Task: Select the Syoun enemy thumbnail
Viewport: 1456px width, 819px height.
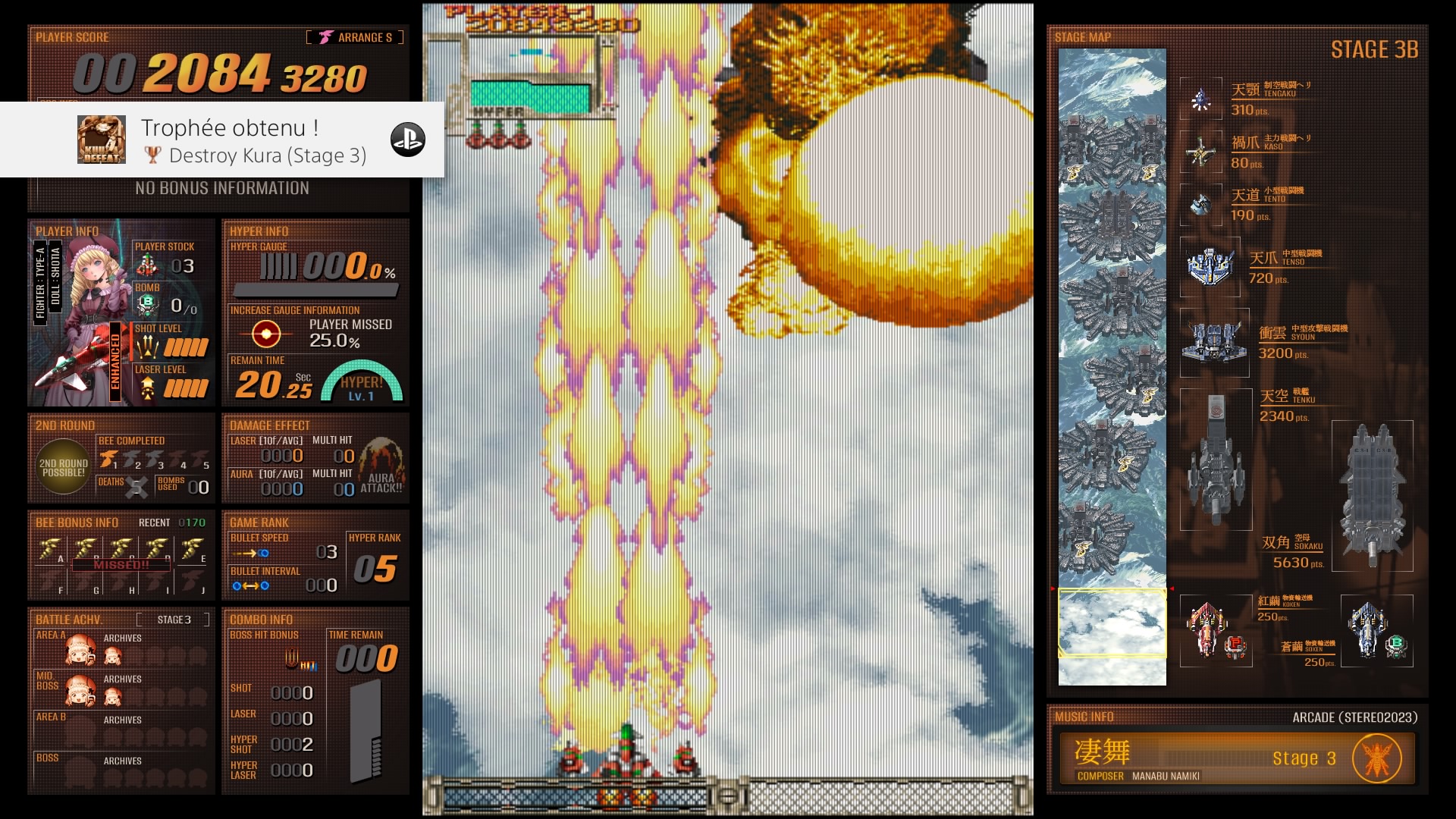Action: (x=1214, y=342)
